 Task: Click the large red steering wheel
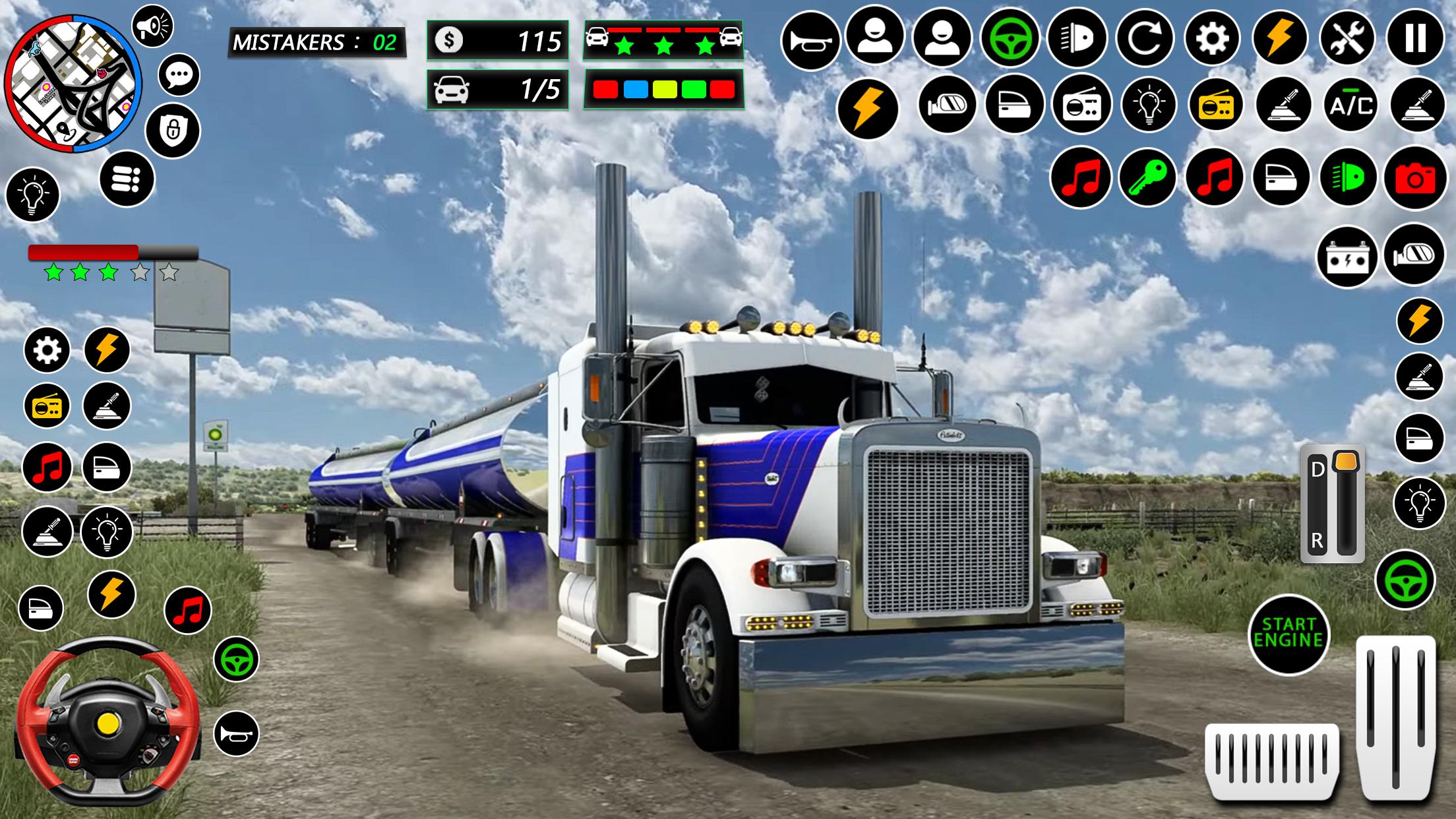click(x=107, y=721)
